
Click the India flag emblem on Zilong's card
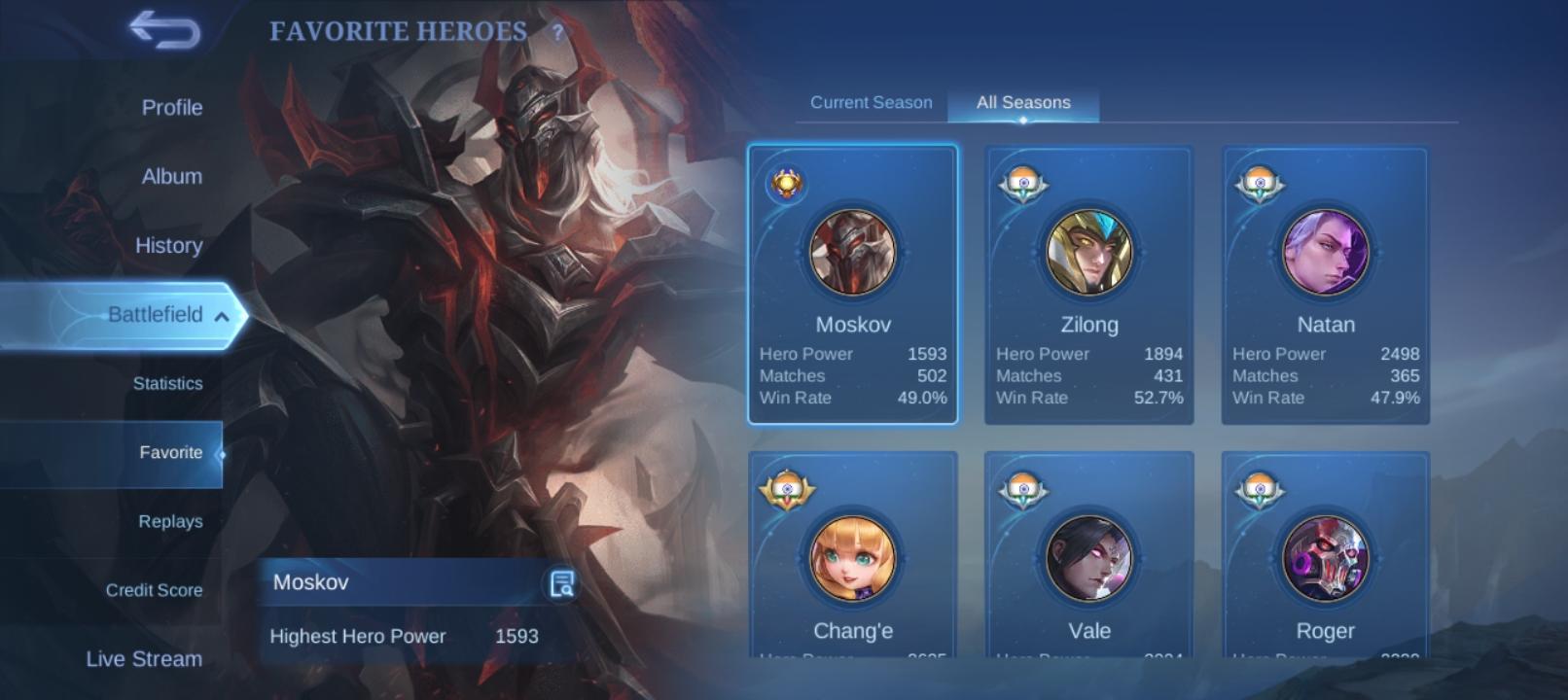tap(1024, 185)
